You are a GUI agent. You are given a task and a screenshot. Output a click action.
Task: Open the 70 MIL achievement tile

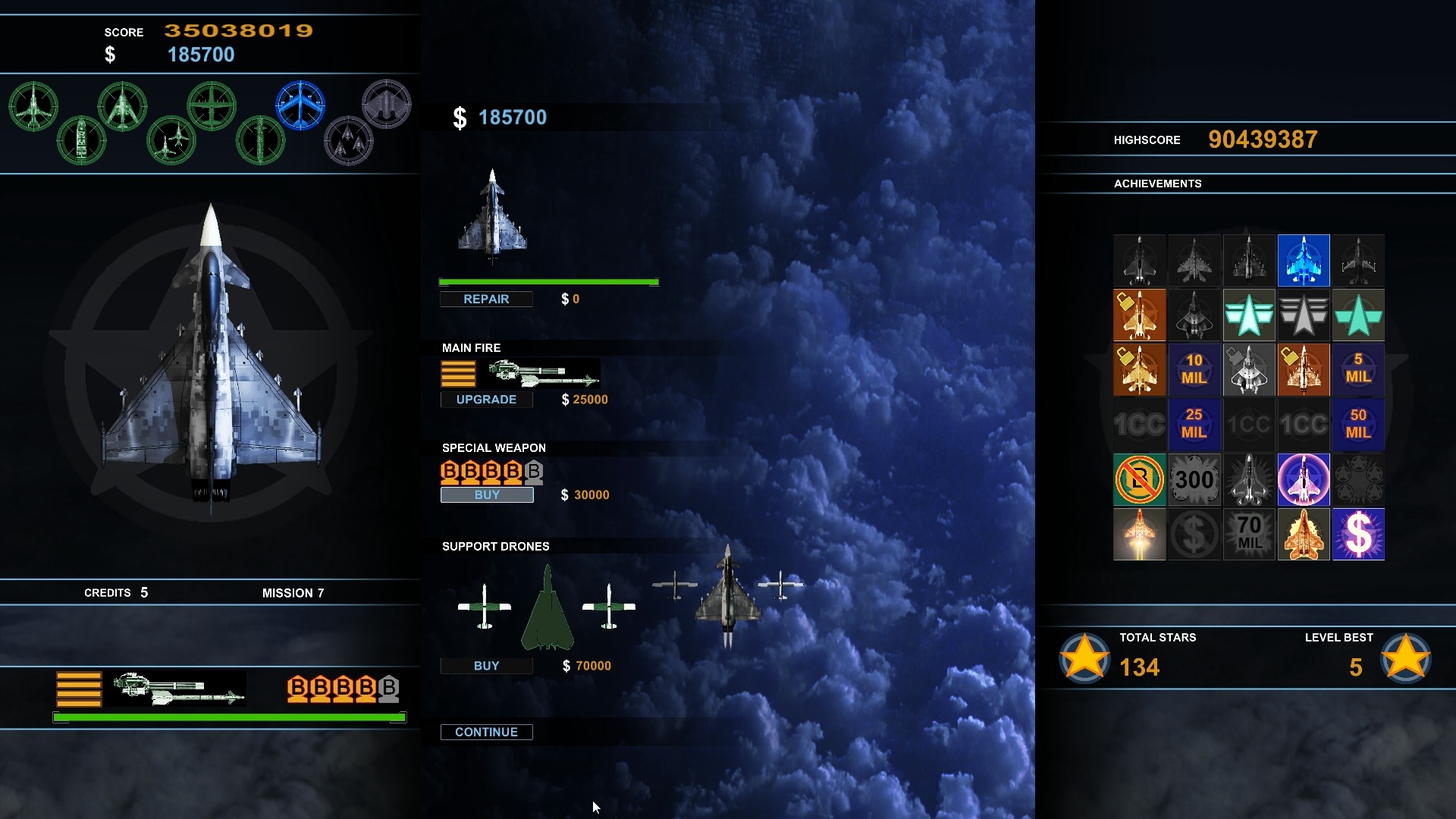[x=1248, y=534]
